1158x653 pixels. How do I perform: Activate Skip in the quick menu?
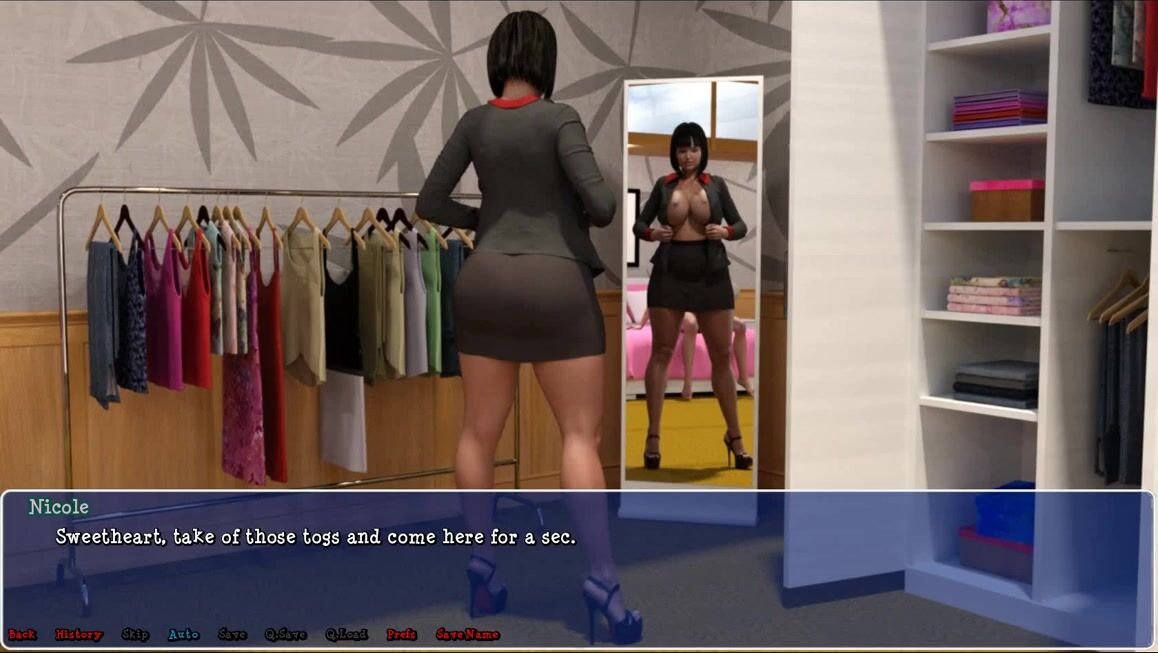135,634
